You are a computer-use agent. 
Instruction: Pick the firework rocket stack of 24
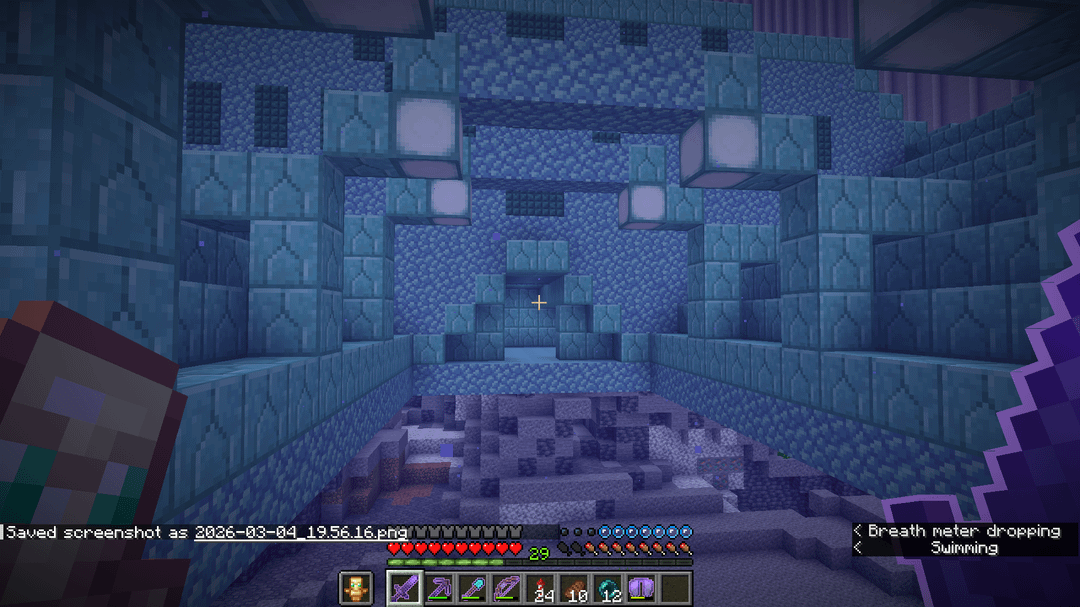[x=540, y=588]
